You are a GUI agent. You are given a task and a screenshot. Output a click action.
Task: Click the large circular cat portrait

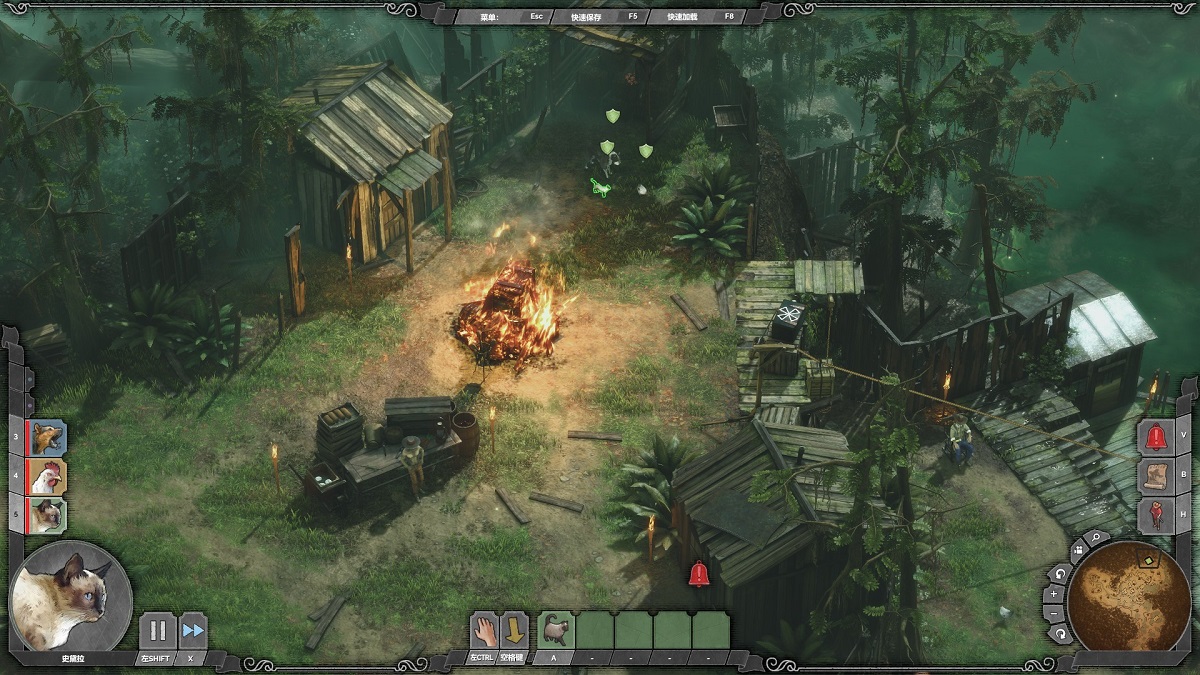[70, 597]
